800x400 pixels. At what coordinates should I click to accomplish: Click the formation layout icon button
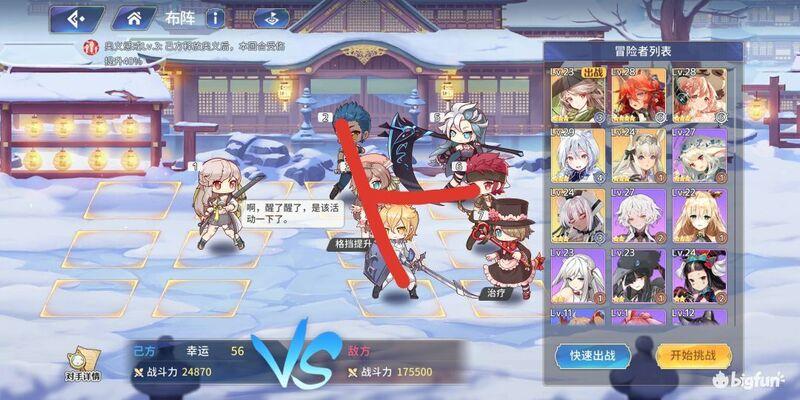coord(267,18)
